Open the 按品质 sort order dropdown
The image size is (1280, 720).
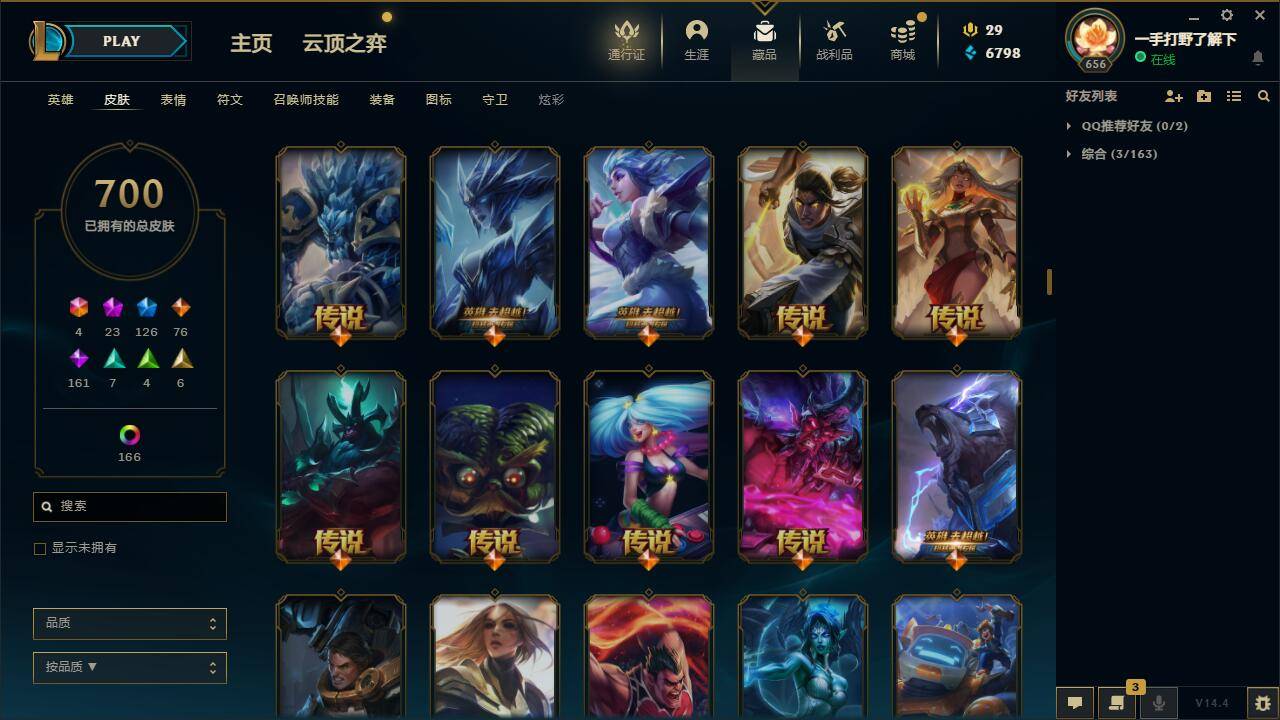click(x=129, y=667)
